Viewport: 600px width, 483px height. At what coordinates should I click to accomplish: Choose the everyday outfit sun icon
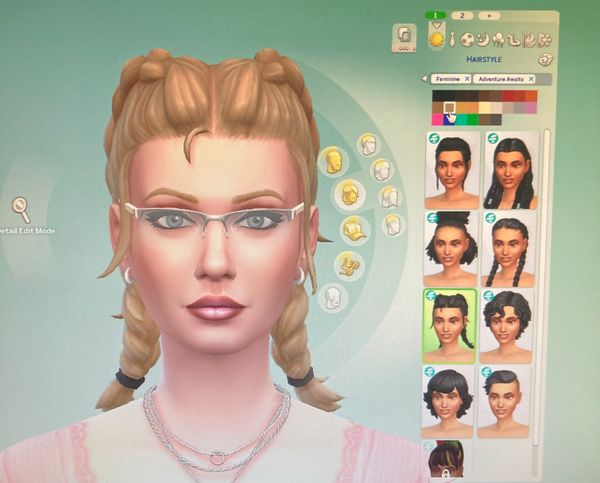tap(437, 39)
